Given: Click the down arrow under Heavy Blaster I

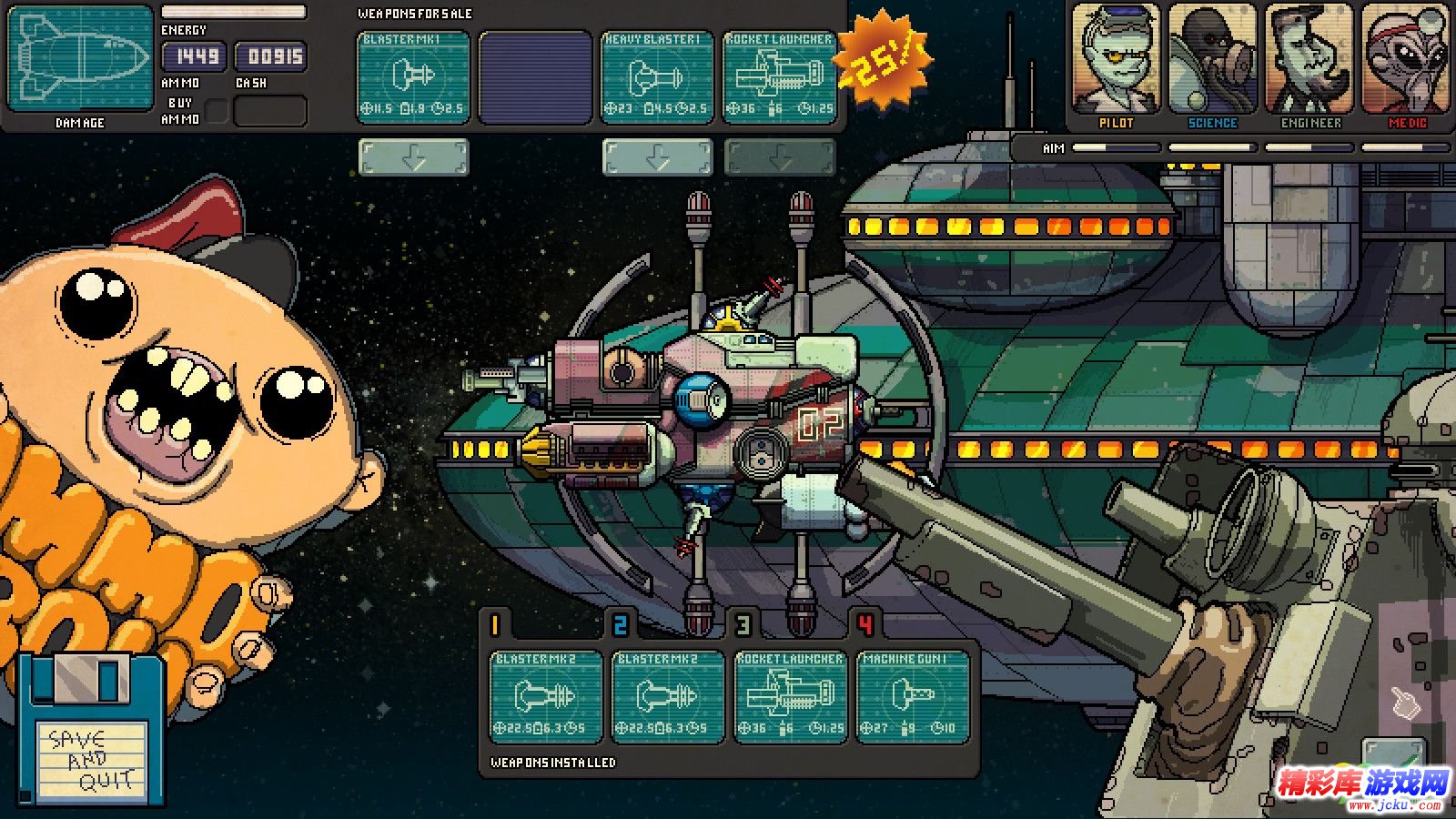Looking at the screenshot, I should point(657,157).
